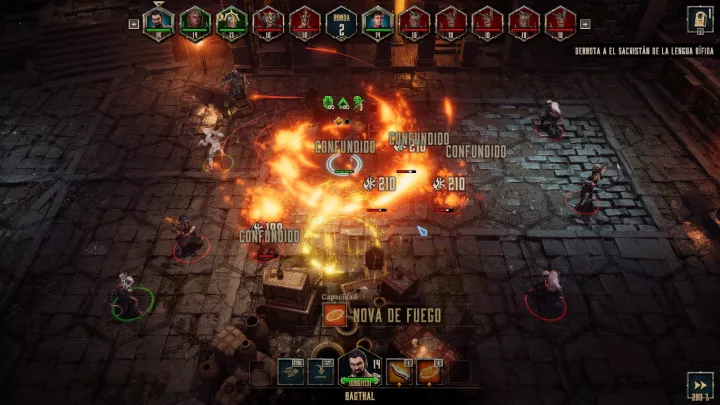Click Bagthal's character portrait
This screenshot has width=720, height=405.
click(x=357, y=368)
